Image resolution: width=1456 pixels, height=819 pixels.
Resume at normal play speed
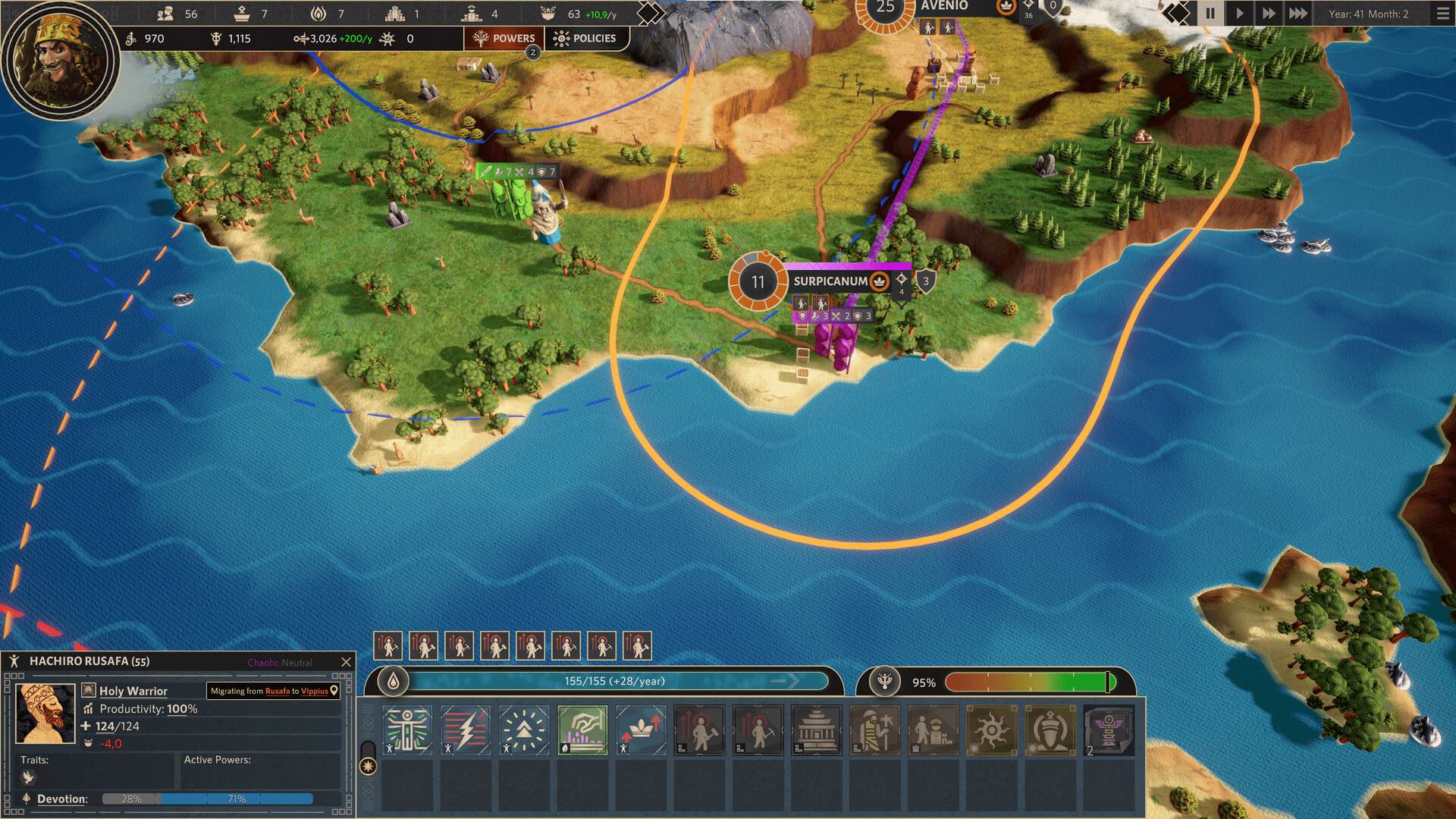pyautogui.click(x=1239, y=14)
